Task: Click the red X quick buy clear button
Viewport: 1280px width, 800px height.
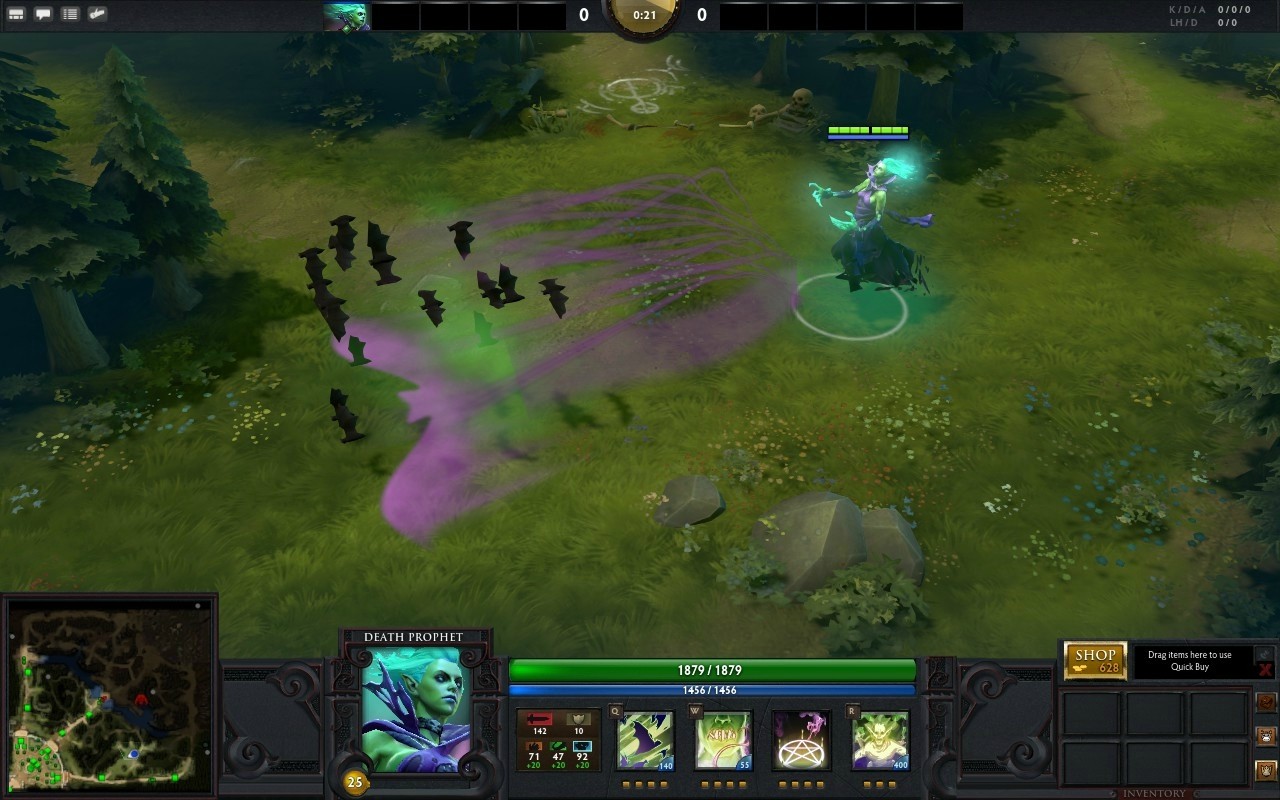Action: click(x=1265, y=670)
